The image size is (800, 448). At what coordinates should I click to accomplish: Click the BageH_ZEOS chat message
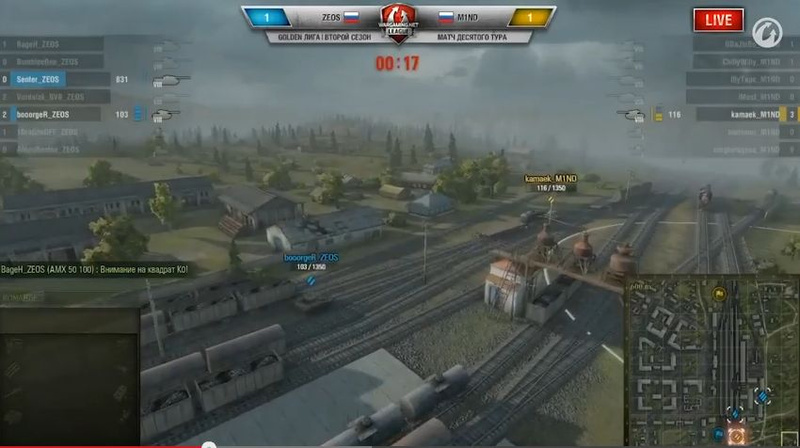[x=95, y=270]
